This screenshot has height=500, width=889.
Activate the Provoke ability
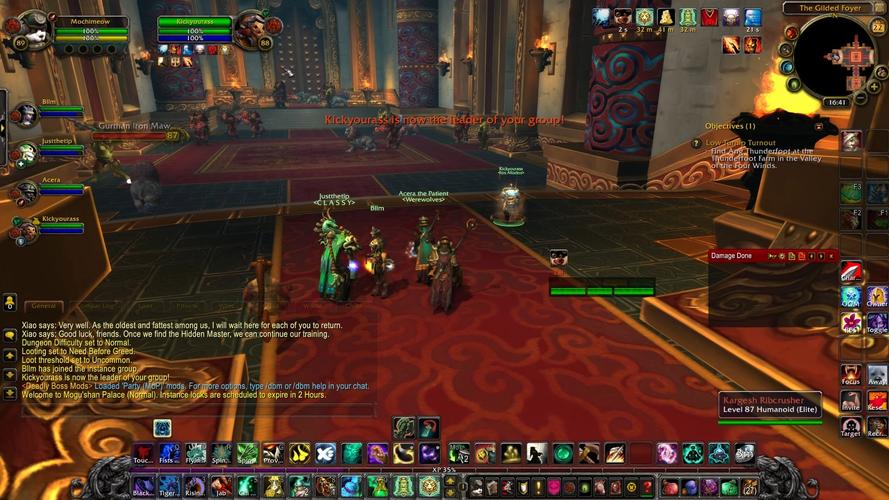click(x=273, y=453)
